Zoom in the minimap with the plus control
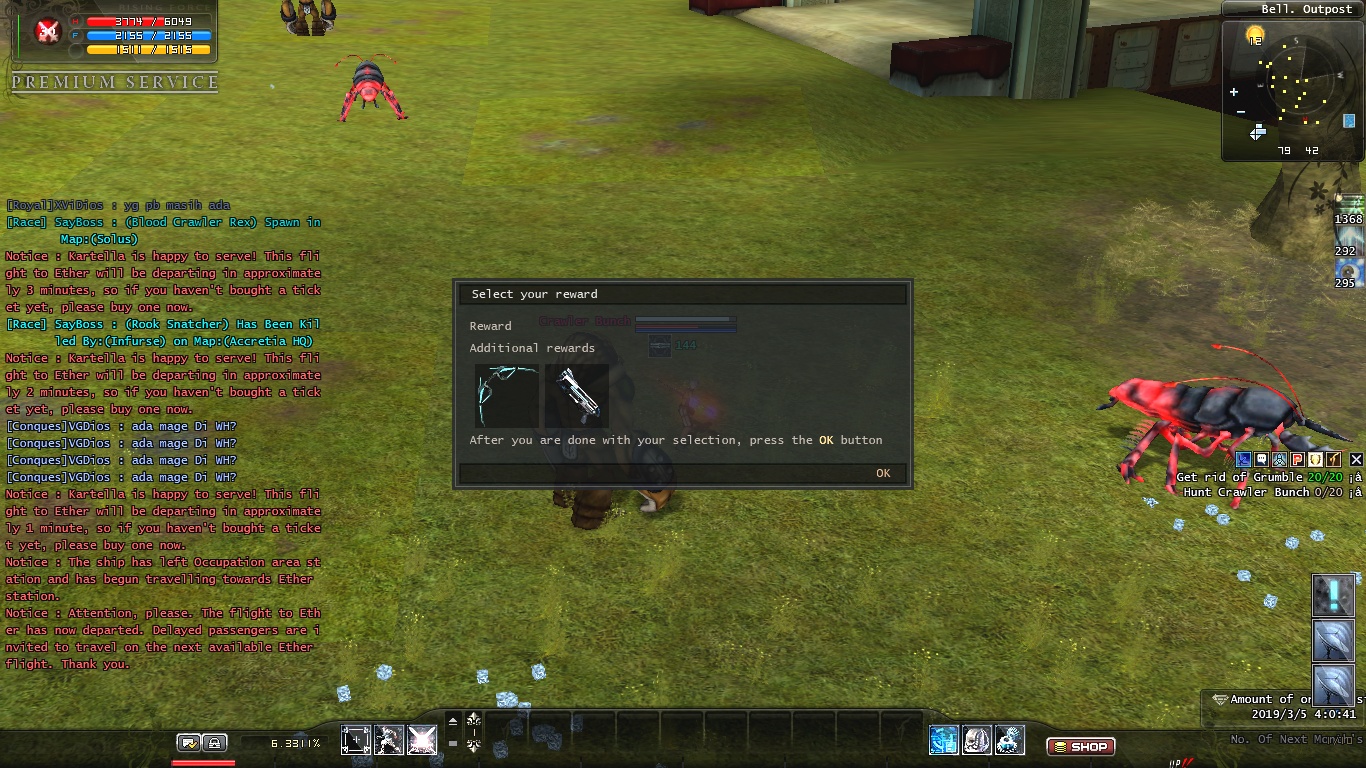The height and width of the screenshot is (768, 1366). 1234,91
